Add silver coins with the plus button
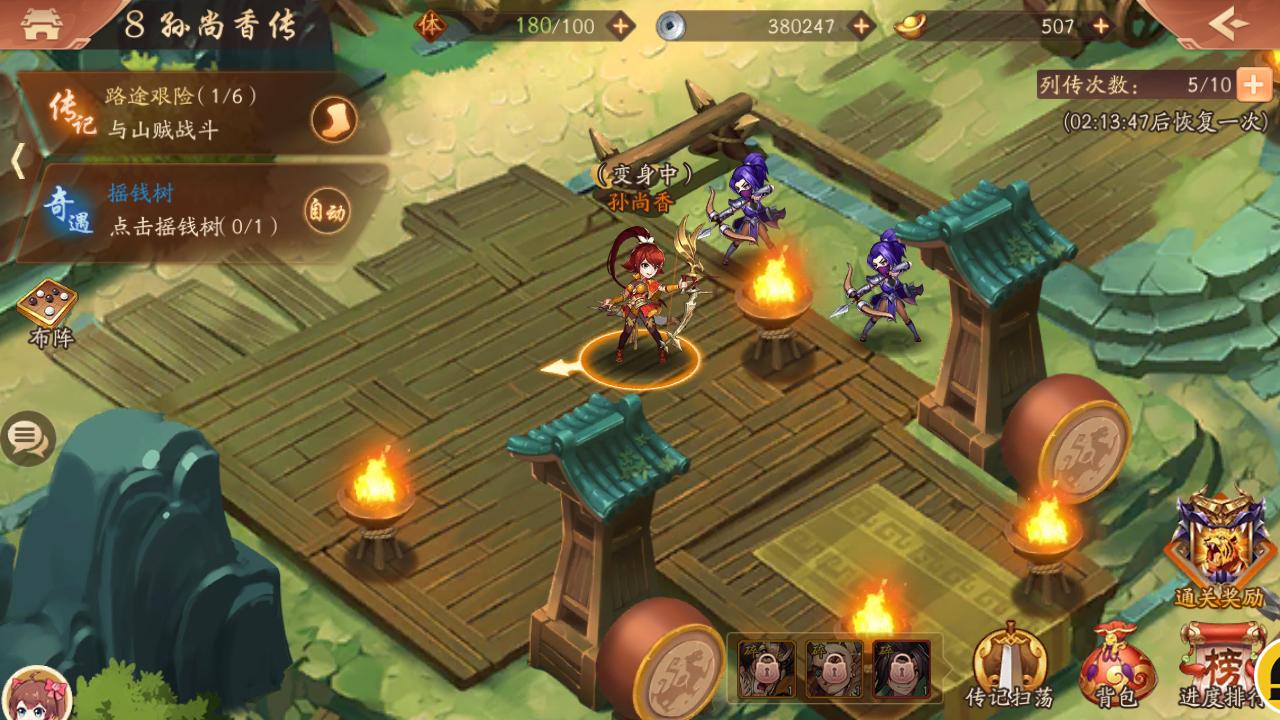 pos(861,26)
